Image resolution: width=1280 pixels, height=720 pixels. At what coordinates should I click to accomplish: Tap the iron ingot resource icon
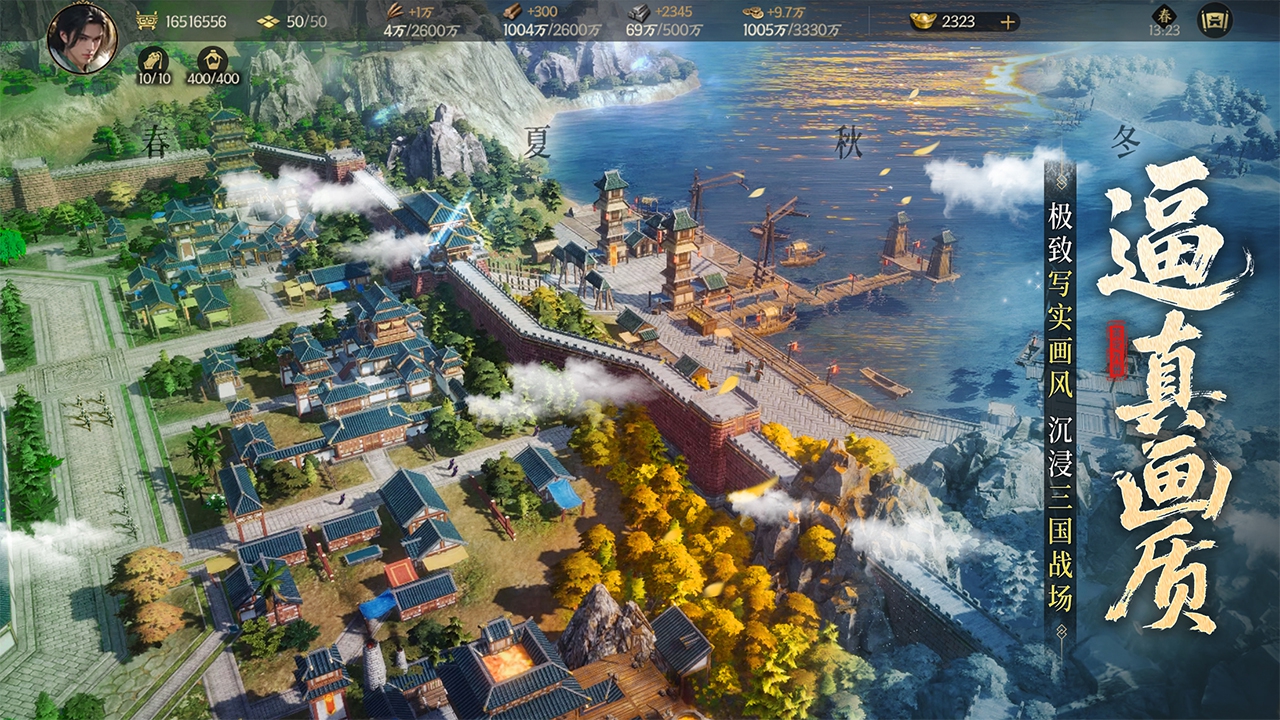pos(637,12)
